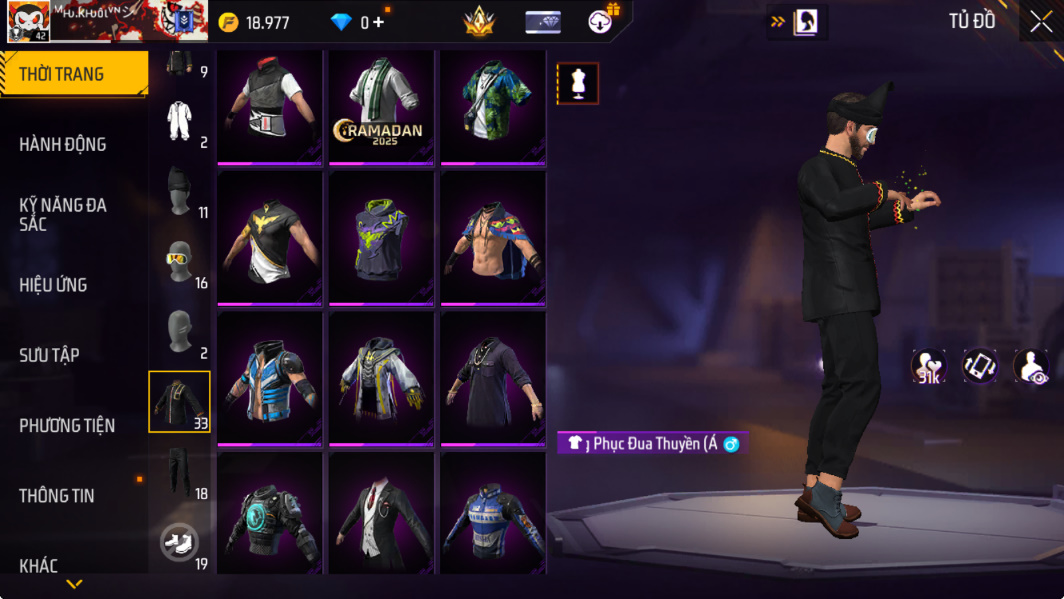Open the HÀNH ĐỘNG category
1064x599 pixels.
click(x=63, y=144)
